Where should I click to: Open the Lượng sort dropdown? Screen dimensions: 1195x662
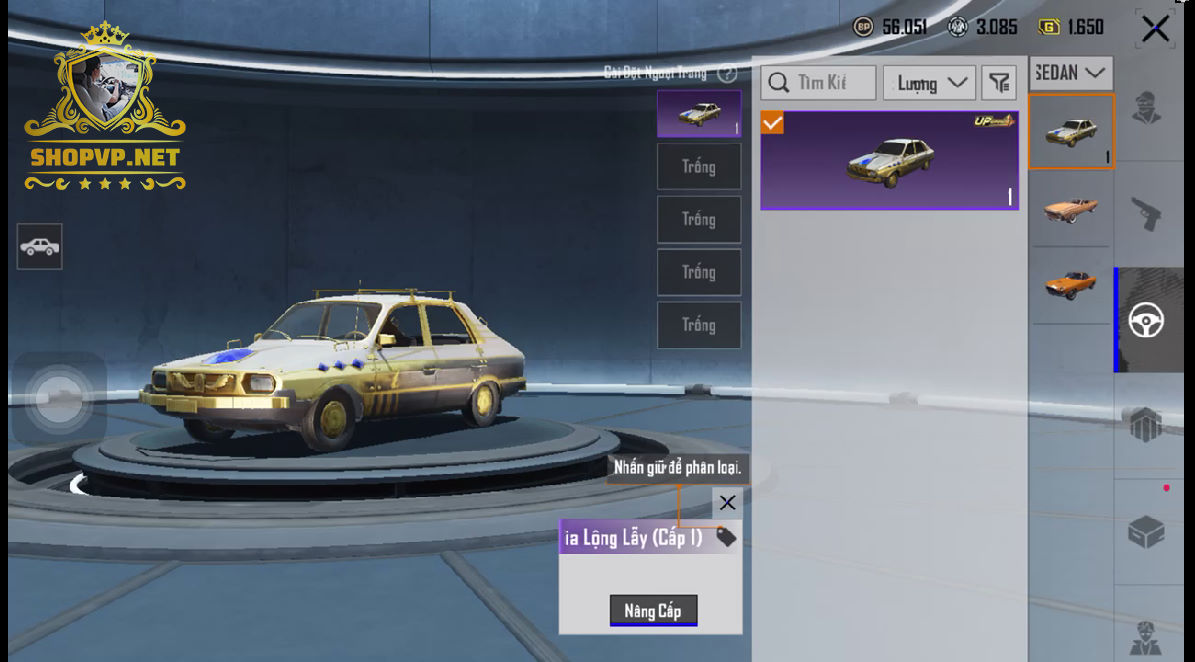tap(929, 83)
